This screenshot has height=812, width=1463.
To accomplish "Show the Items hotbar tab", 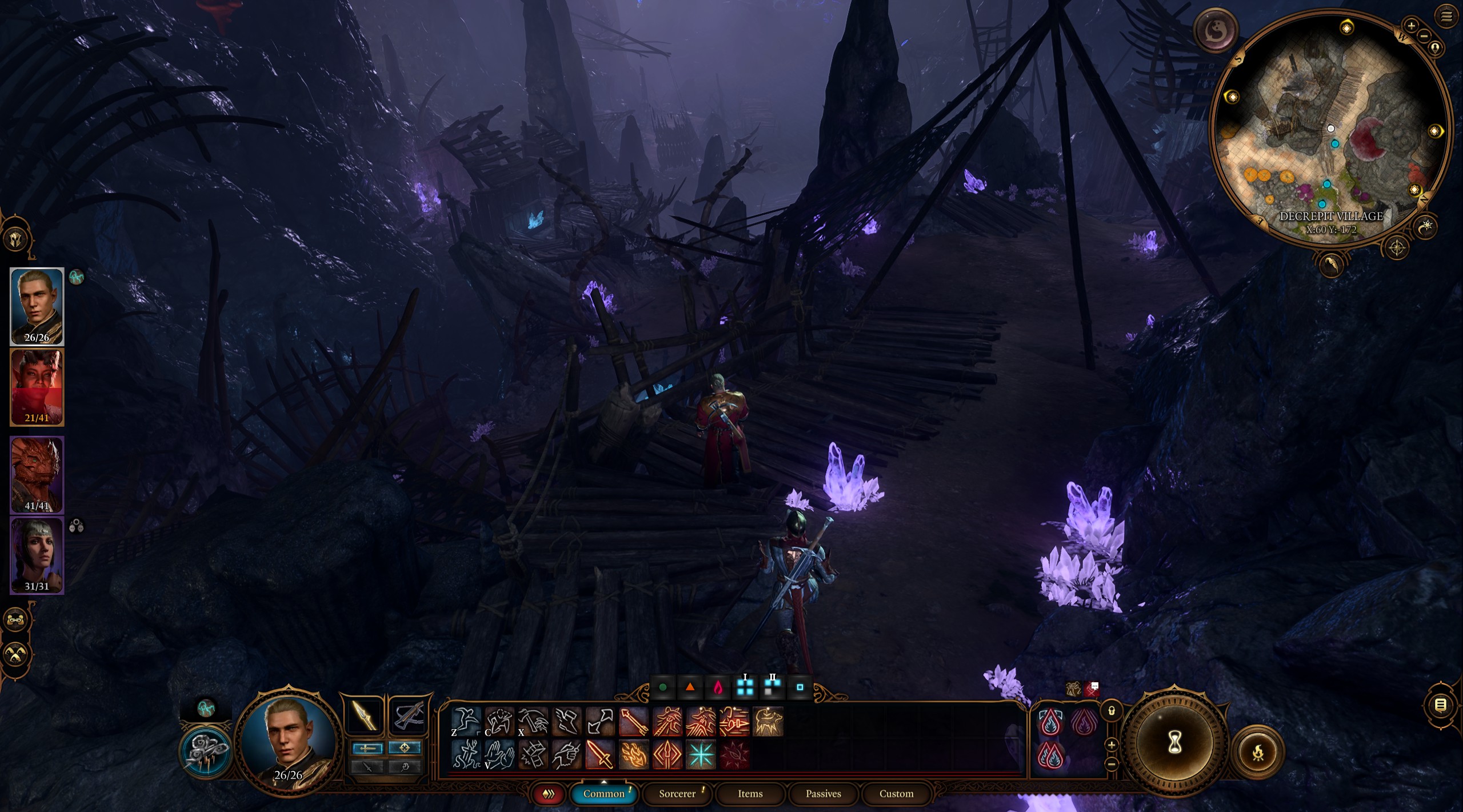I will 750,794.
